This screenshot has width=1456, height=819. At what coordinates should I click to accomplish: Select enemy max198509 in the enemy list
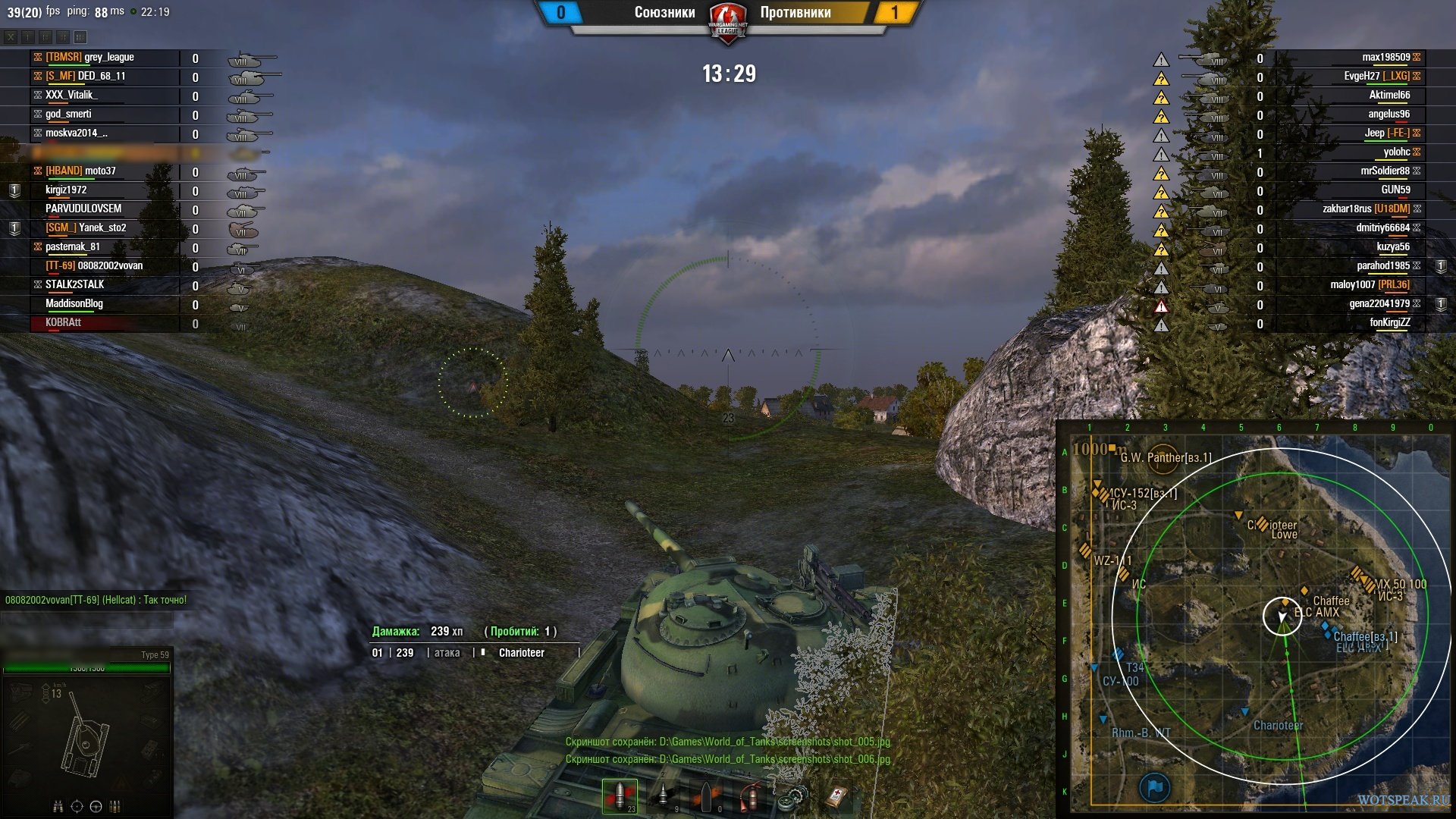[x=1385, y=58]
